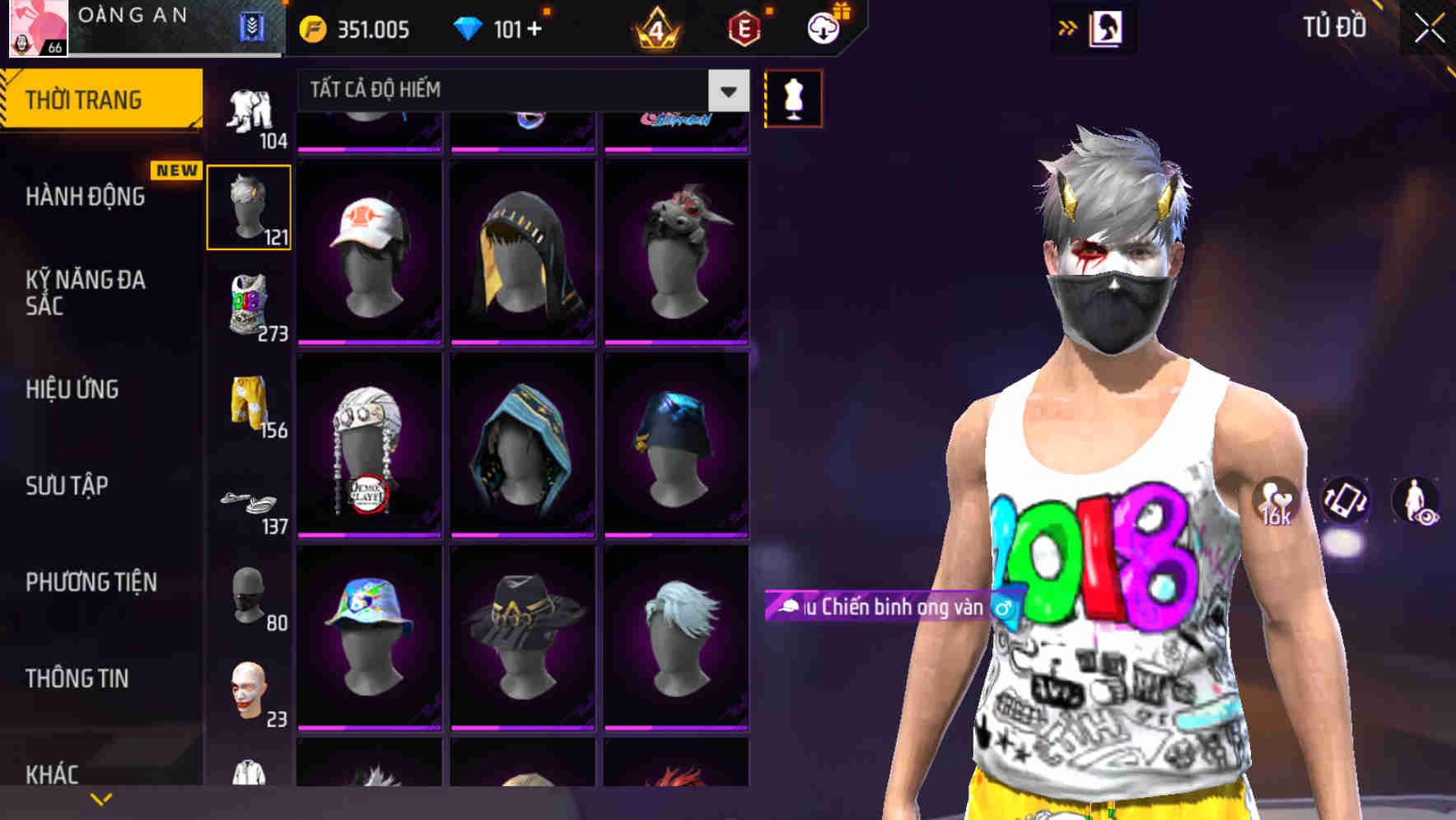Open the masks category icon showing 80 items
Viewport: 1456px width, 820px height.
point(250,597)
